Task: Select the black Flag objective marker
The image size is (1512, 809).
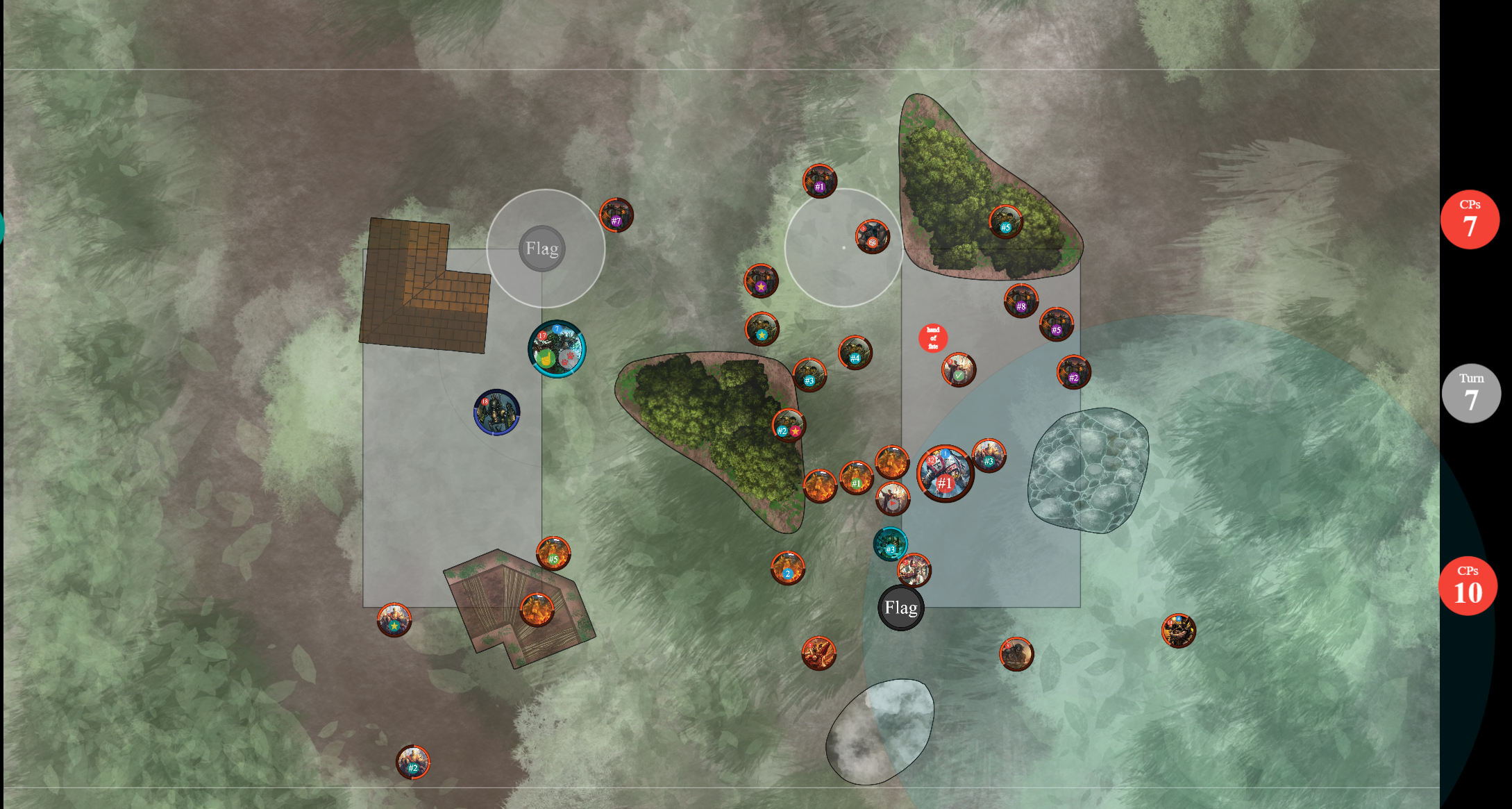Action: pos(901,608)
